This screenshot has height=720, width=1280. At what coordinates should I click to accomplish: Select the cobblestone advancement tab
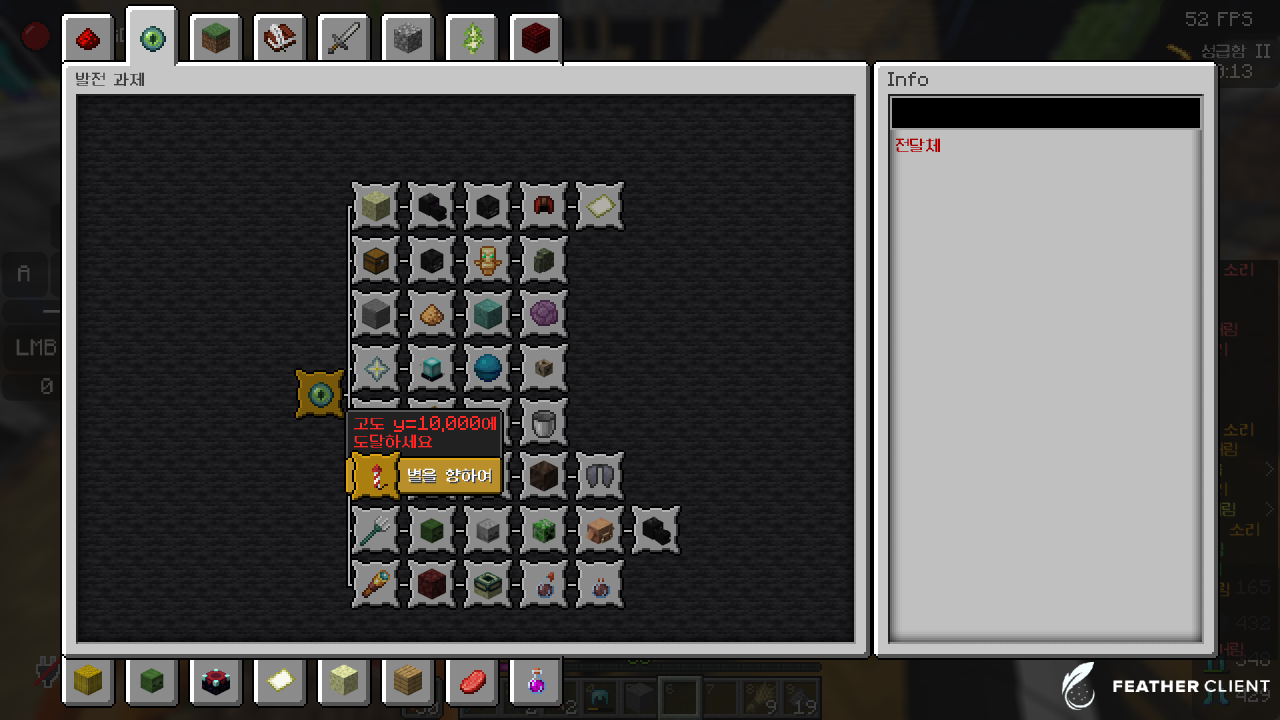tap(407, 40)
